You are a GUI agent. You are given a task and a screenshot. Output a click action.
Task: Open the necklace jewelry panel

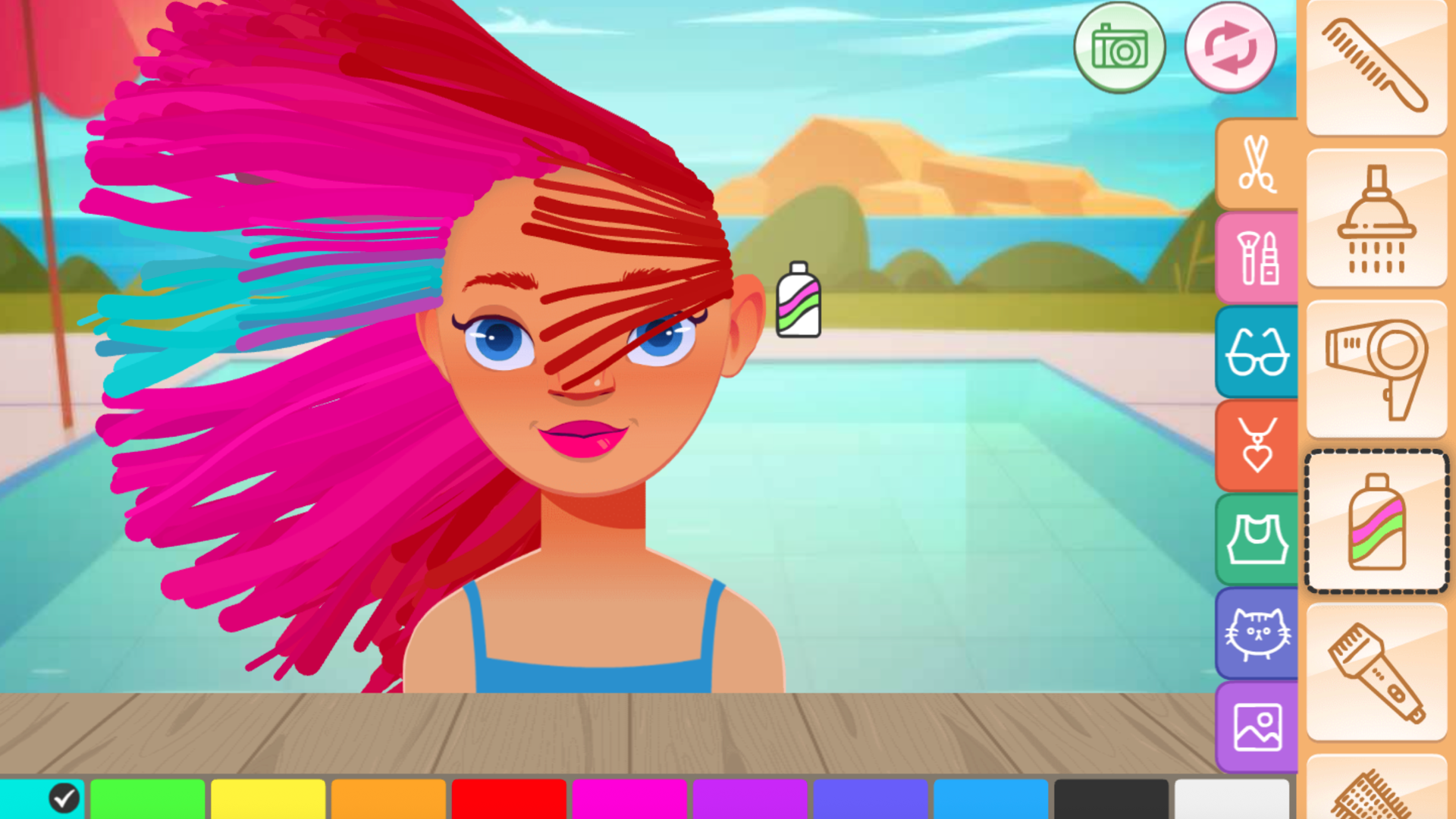point(1257,444)
